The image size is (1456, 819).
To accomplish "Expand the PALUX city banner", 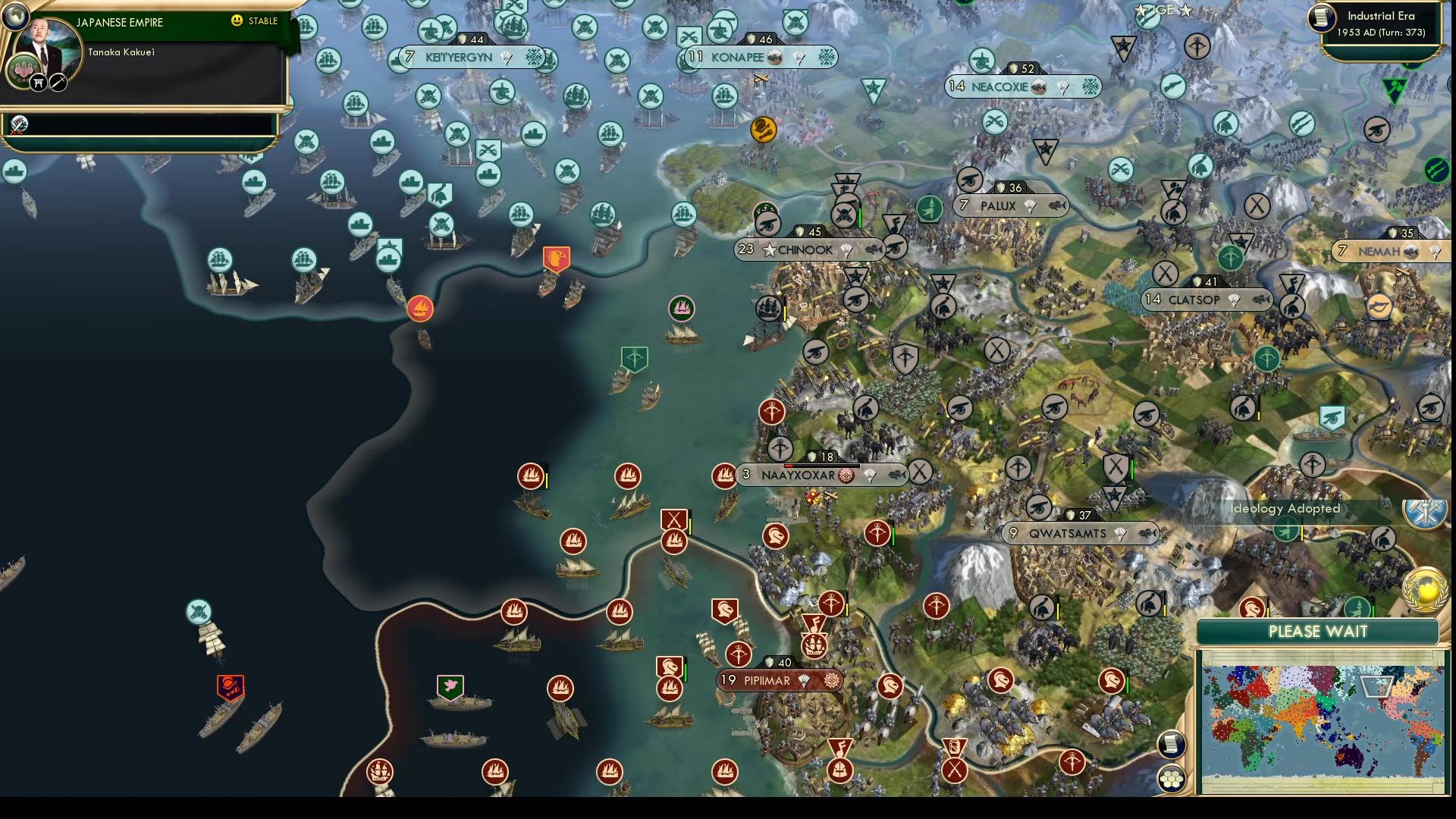I will tap(1010, 205).
